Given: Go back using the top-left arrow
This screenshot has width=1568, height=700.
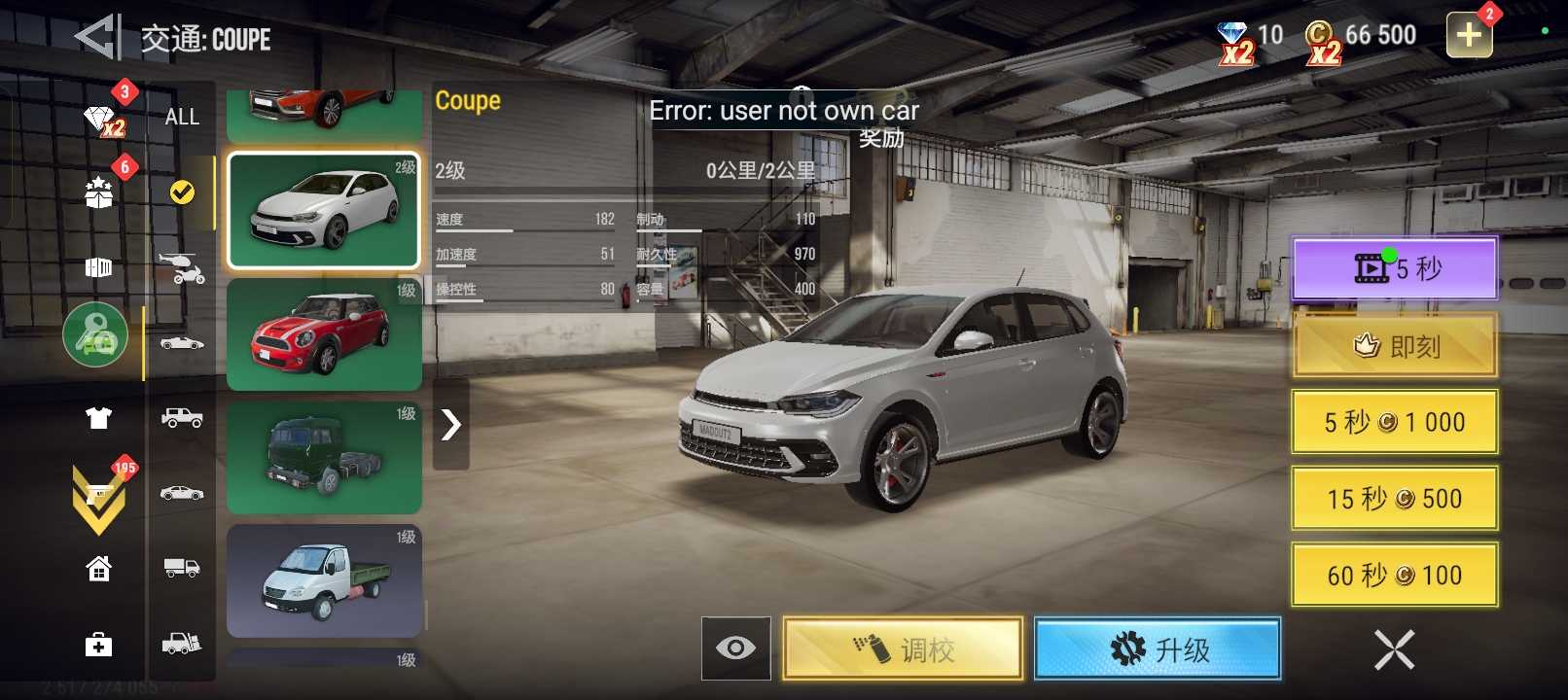Looking at the screenshot, I should 97,37.
